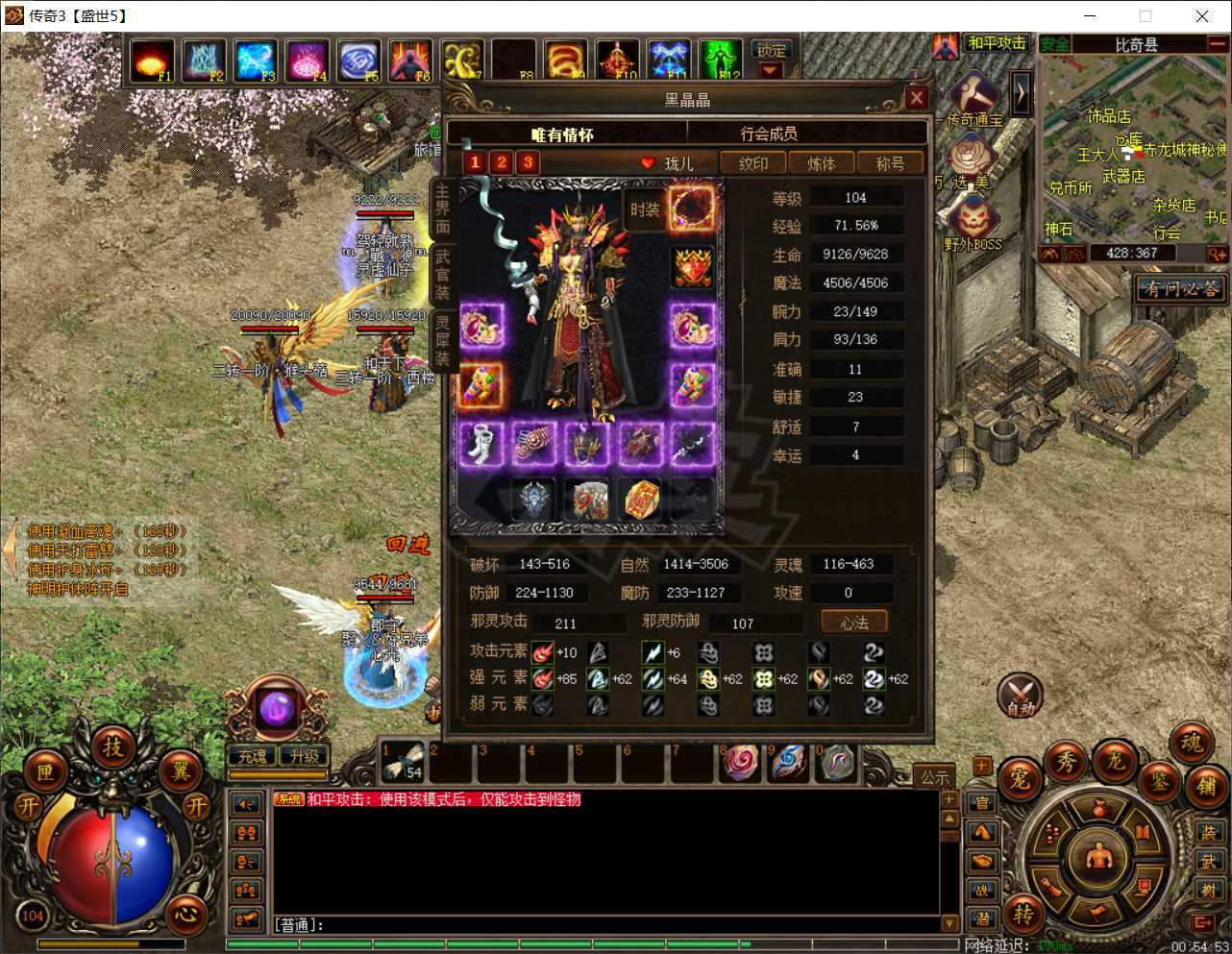Activate the F3 lightning skill
Viewport: 1232px width, 954px height.
point(256,61)
